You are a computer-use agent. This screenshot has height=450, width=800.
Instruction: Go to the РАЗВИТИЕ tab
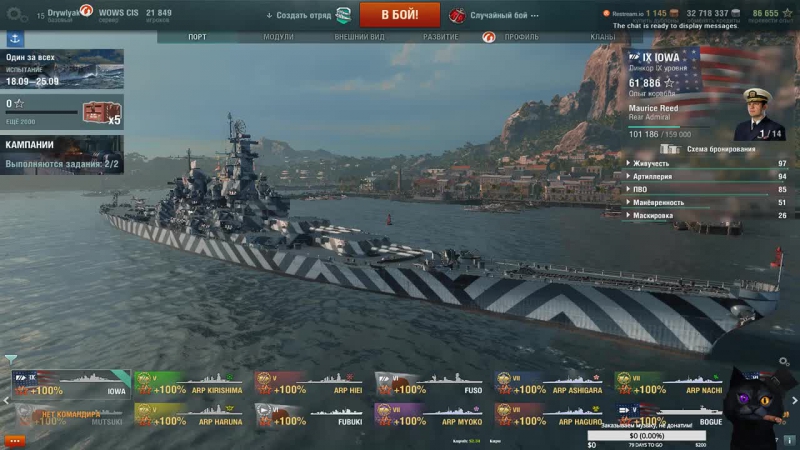point(441,37)
